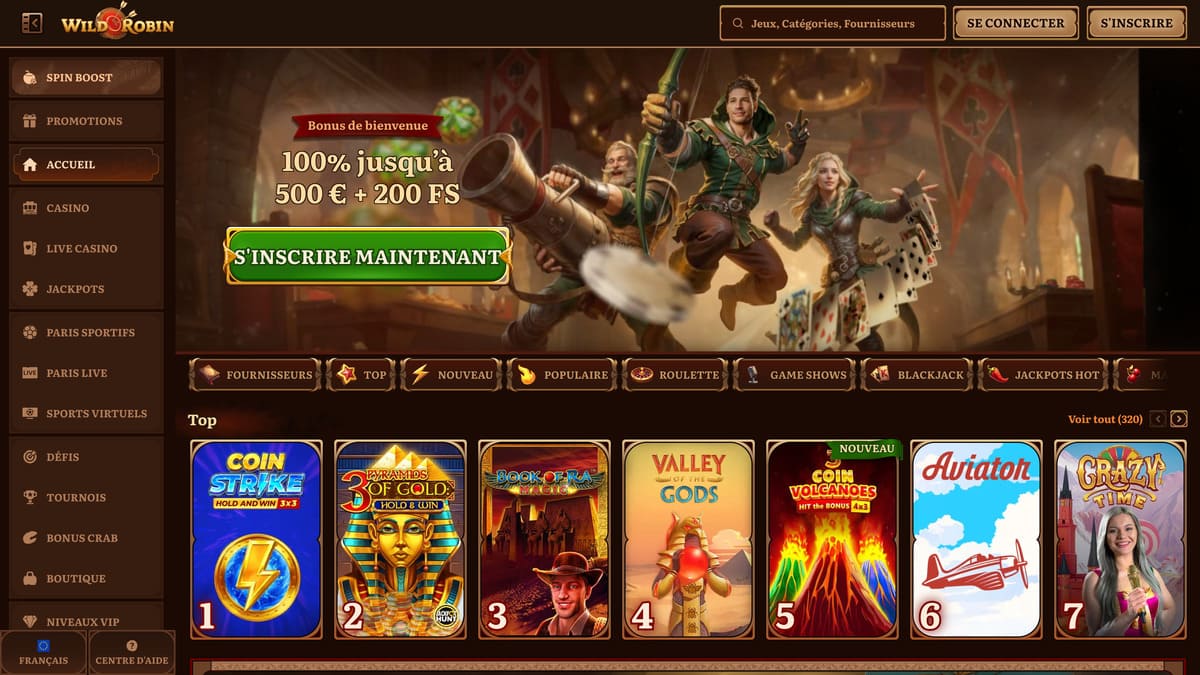Click the Voir tout link
This screenshot has height=675, width=1200.
tap(1105, 419)
